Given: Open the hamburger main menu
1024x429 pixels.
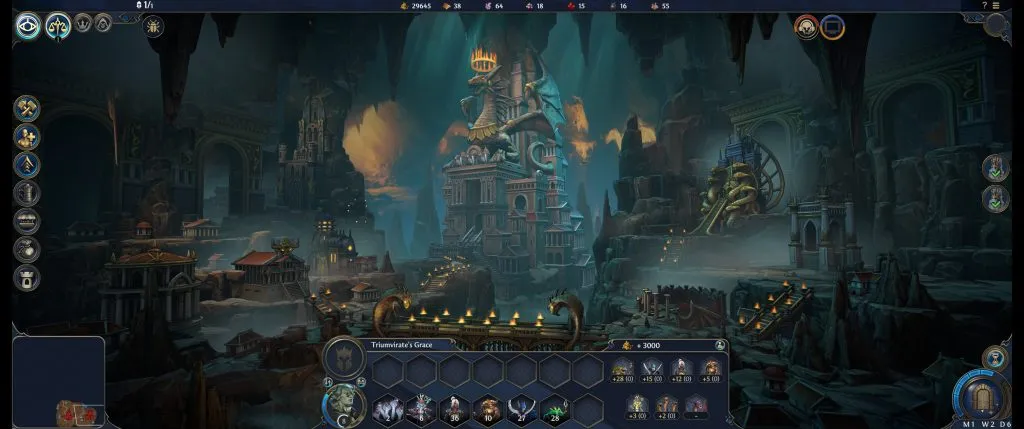Looking at the screenshot, I should 996,6.
